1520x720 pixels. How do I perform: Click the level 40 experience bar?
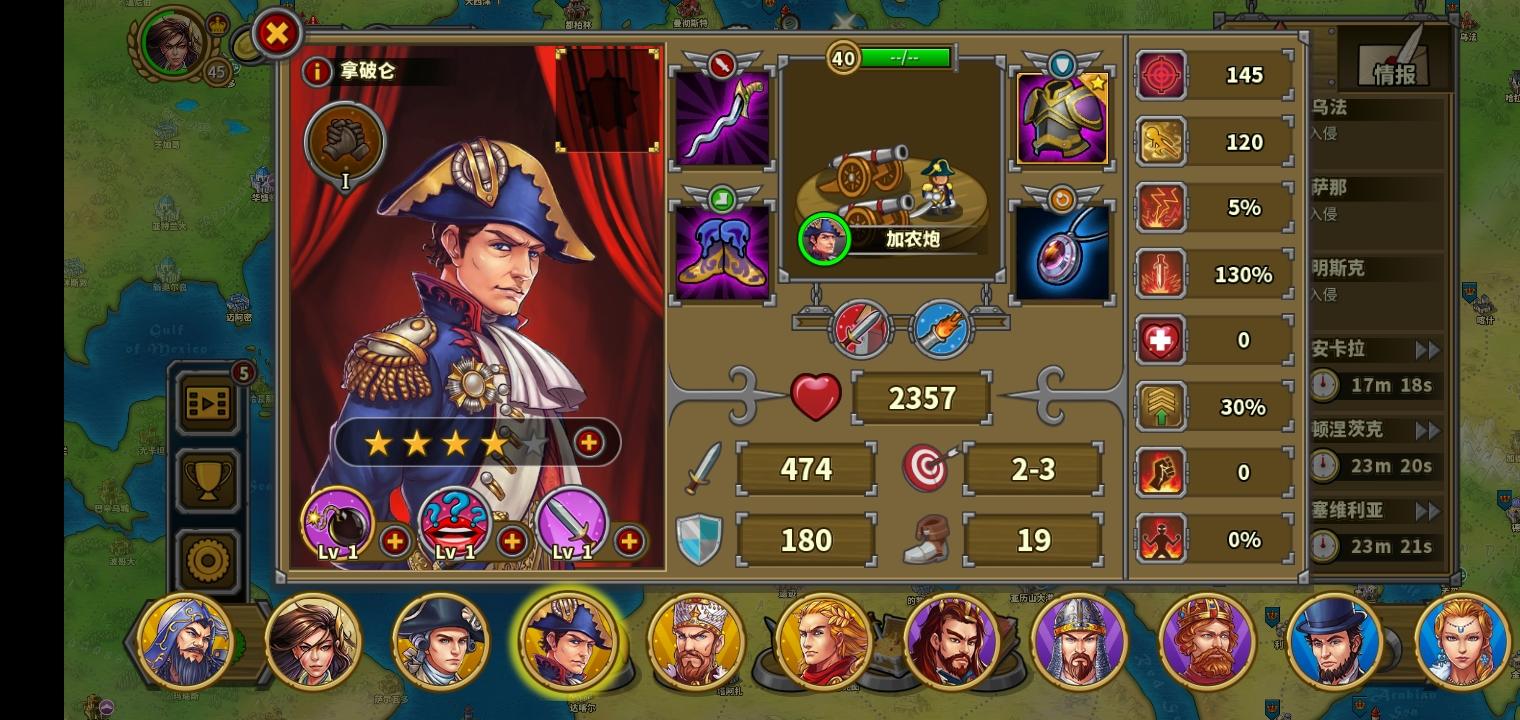pos(888,57)
